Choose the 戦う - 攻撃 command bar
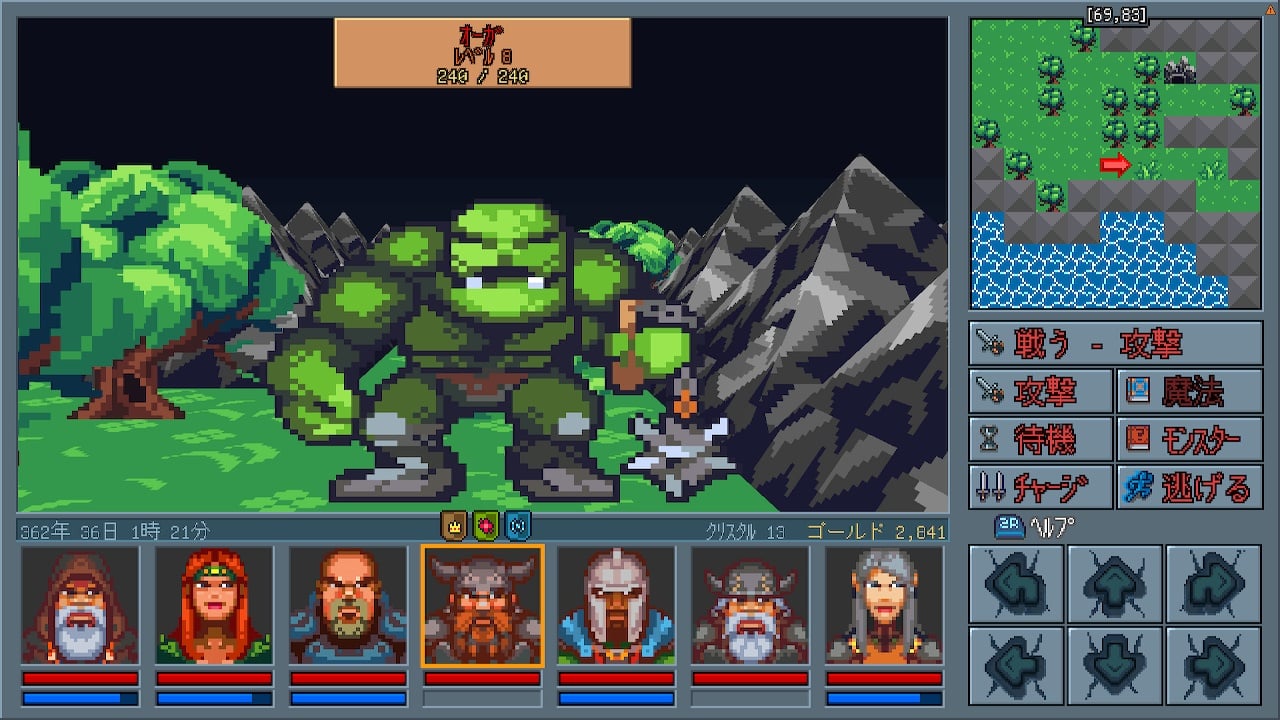1280x720 pixels. pos(1115,343)
